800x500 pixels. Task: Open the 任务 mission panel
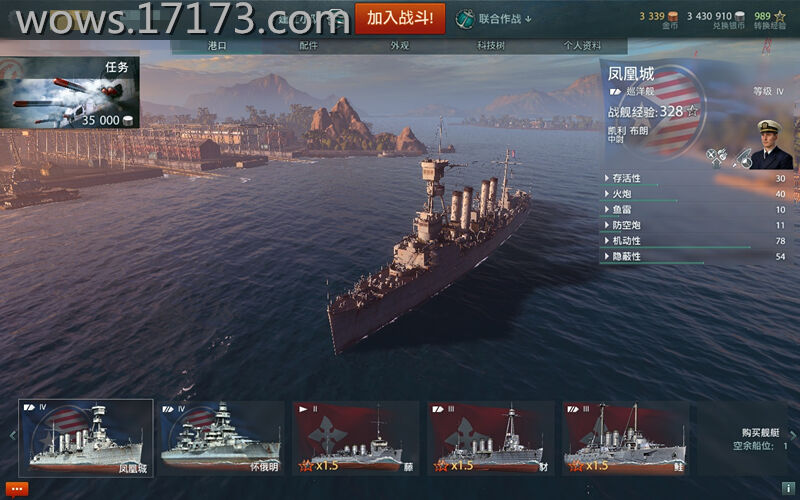point(70,93)
